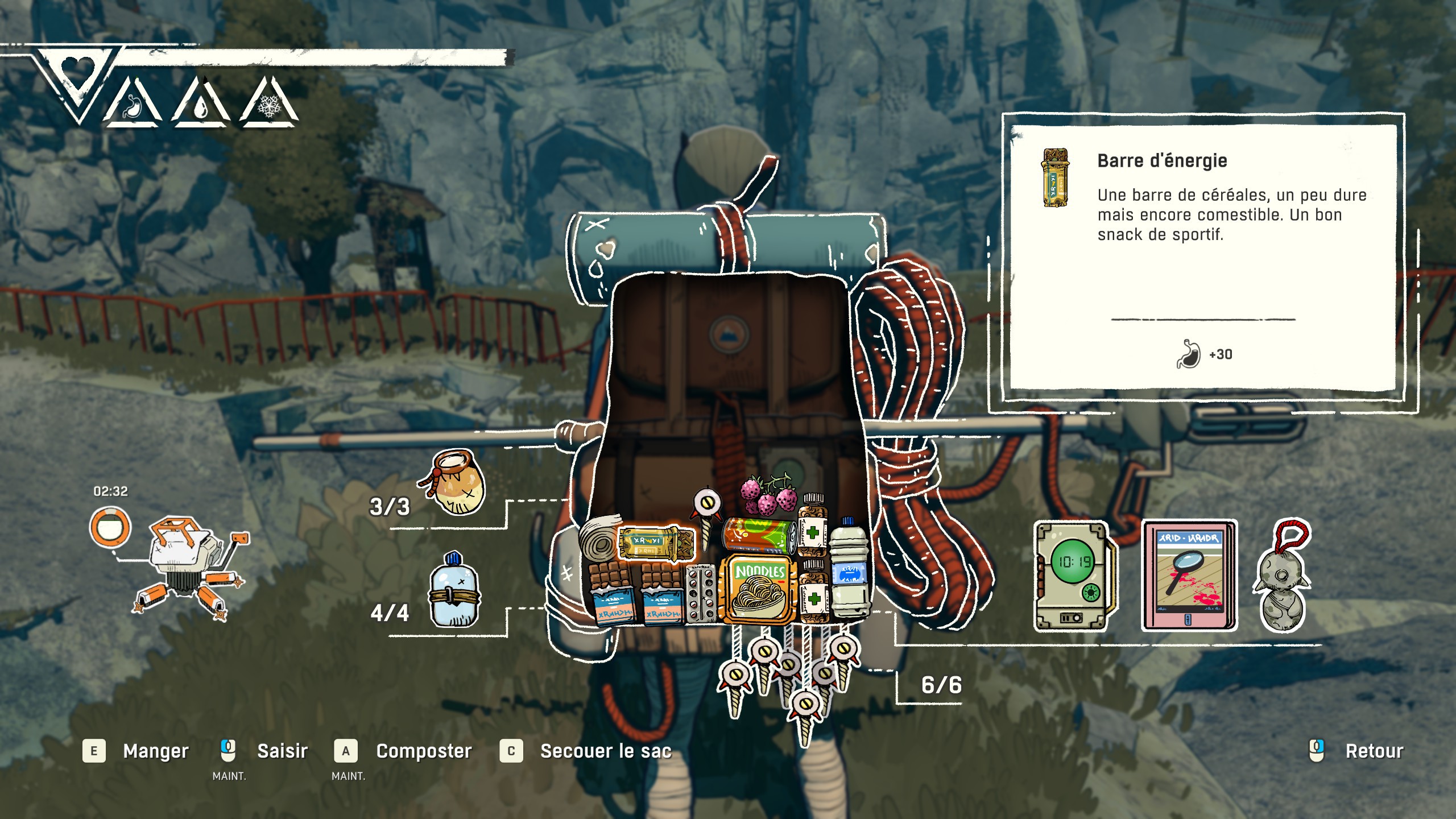1456x819 pixels.
Task: Open the pink magnifying glass book
Action: pyautogui.click(x=1189, y=574)
